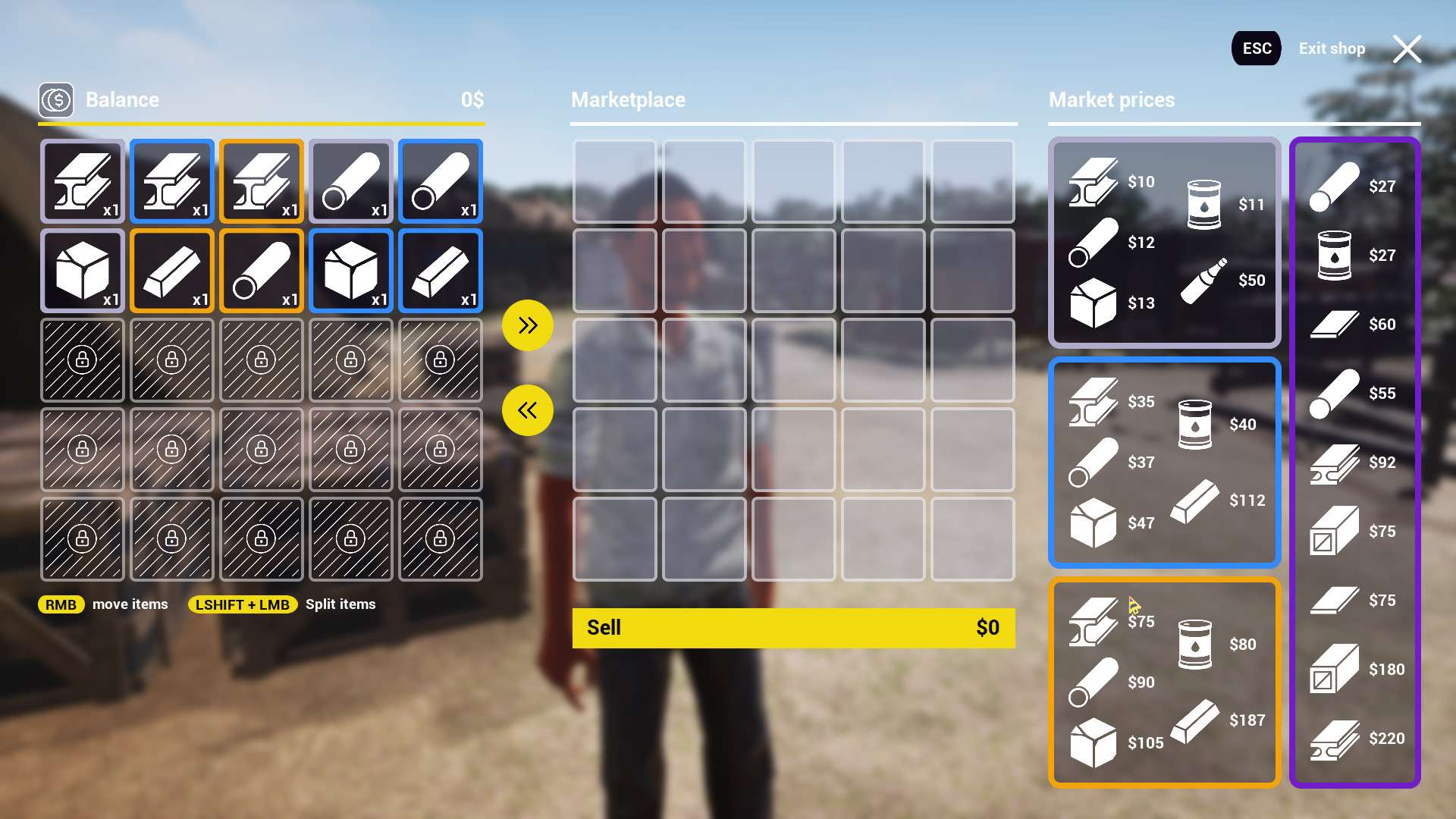Click the Exit shop label
This screenshot has width=1456, height=819.
point(1332,49)
